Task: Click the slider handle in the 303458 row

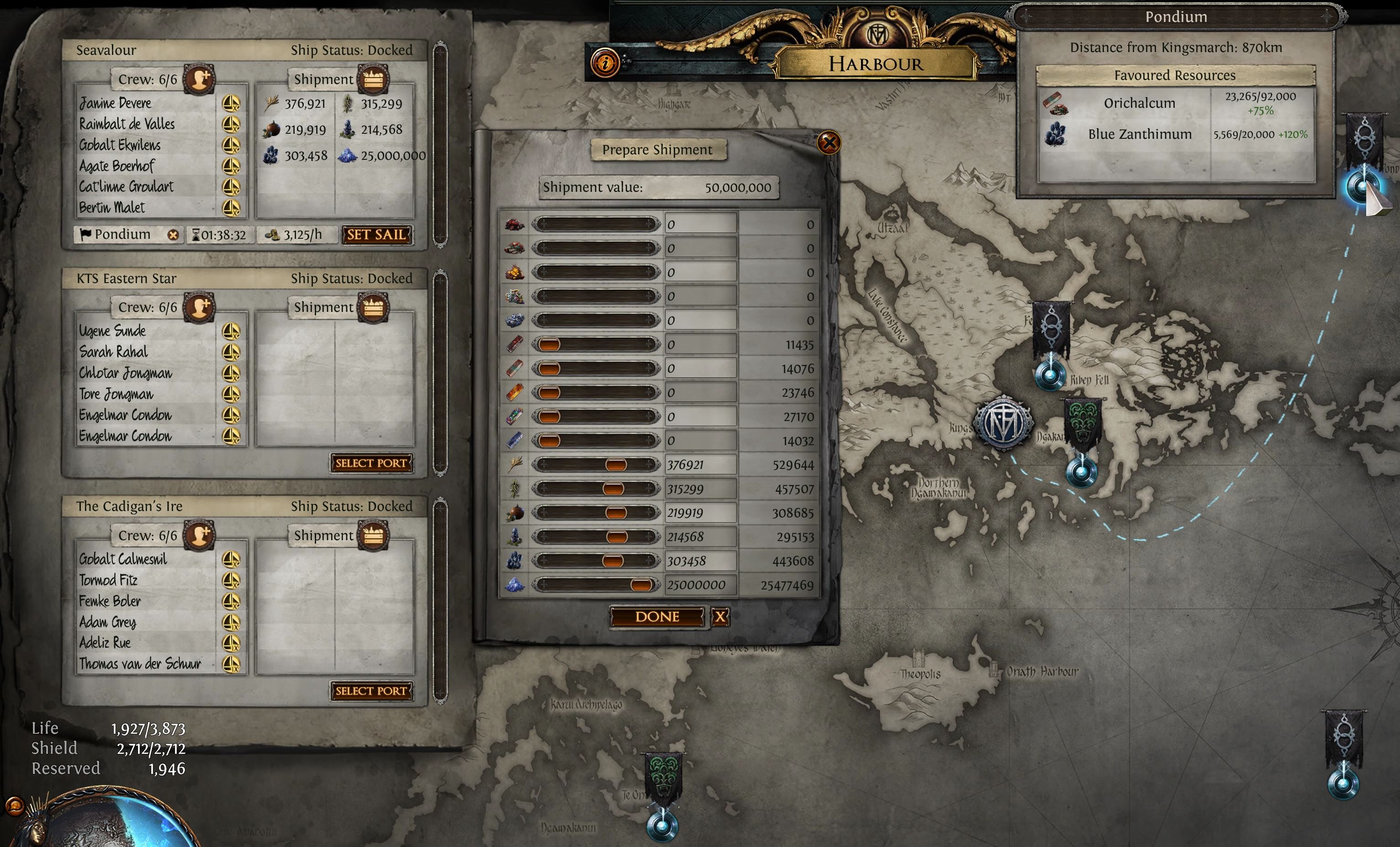Action: click(x=613, y=561)
